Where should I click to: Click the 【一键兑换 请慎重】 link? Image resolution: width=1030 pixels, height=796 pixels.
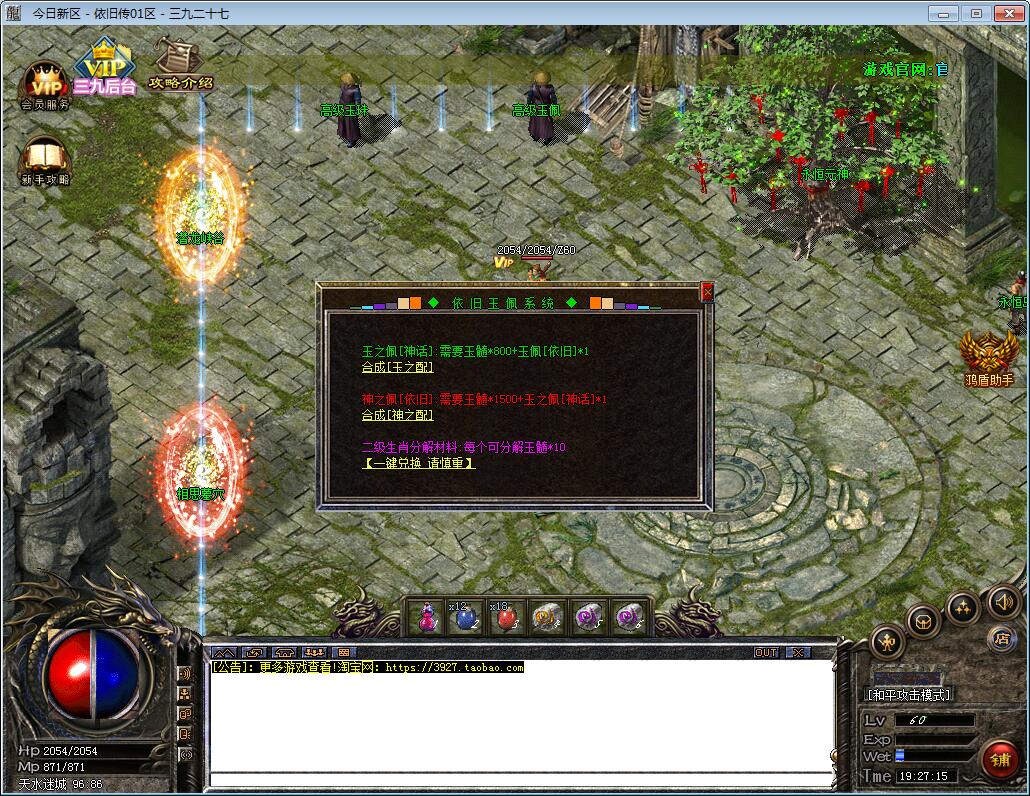[418, 463]
